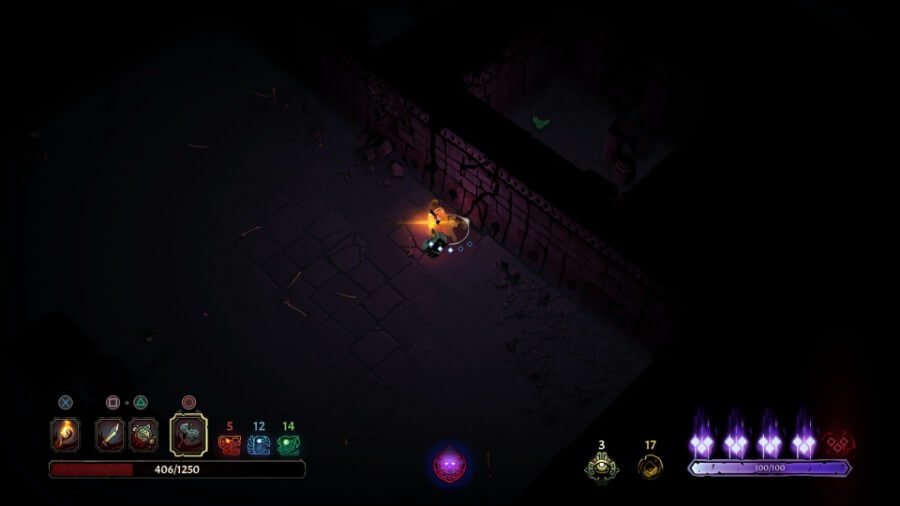Screen dimensions: 900x506
Task: Choose the round secondary weapon slot
Action: tap(143, 434)
